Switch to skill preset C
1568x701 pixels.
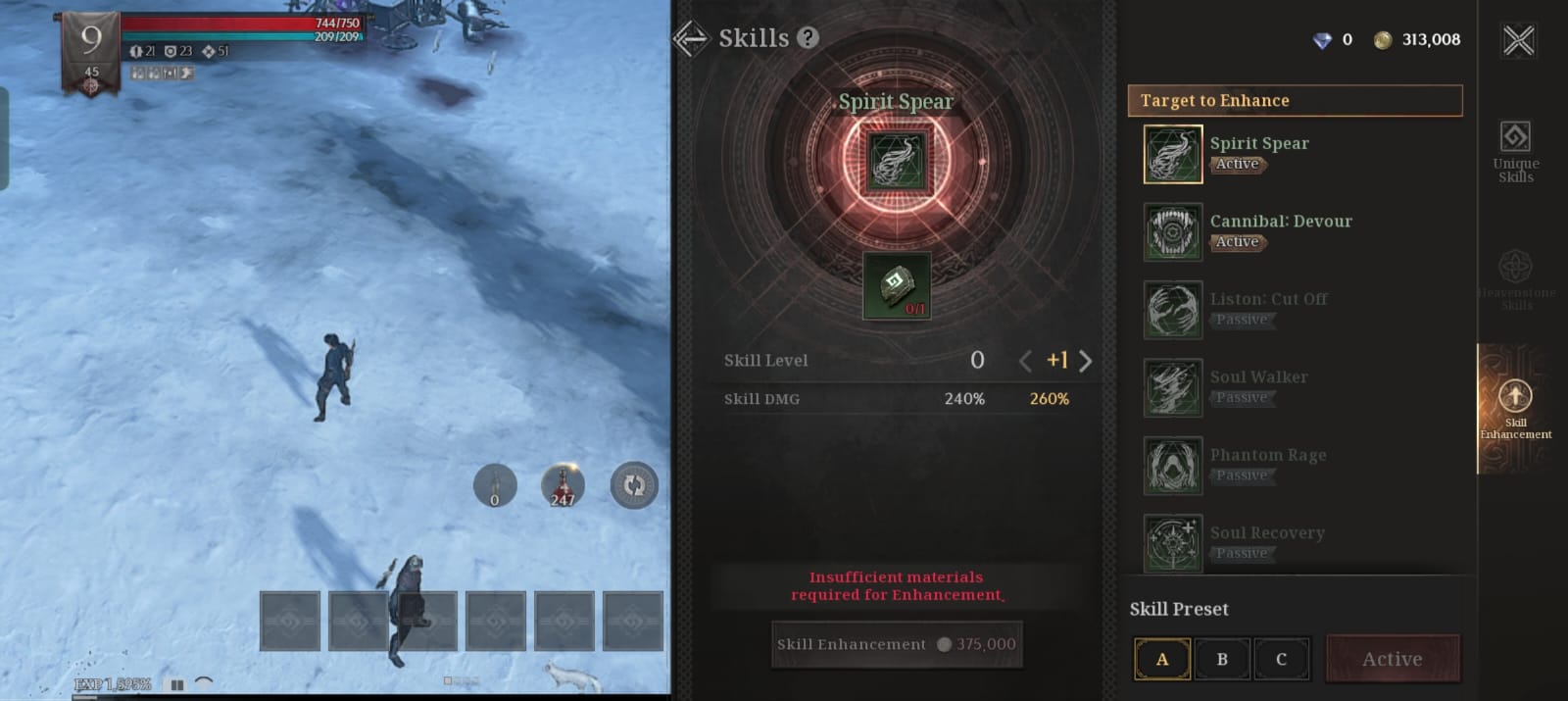click(x=1281, y=659)
